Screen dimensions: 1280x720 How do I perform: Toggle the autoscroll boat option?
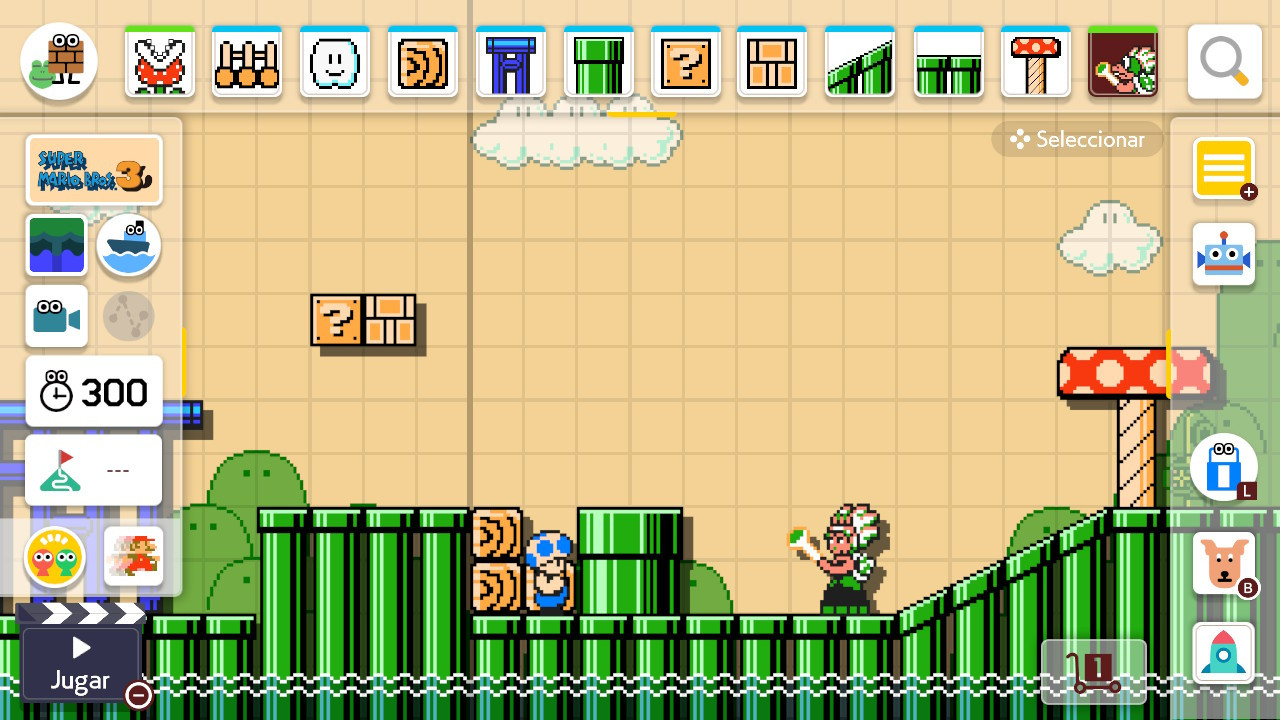pos(128,246)
